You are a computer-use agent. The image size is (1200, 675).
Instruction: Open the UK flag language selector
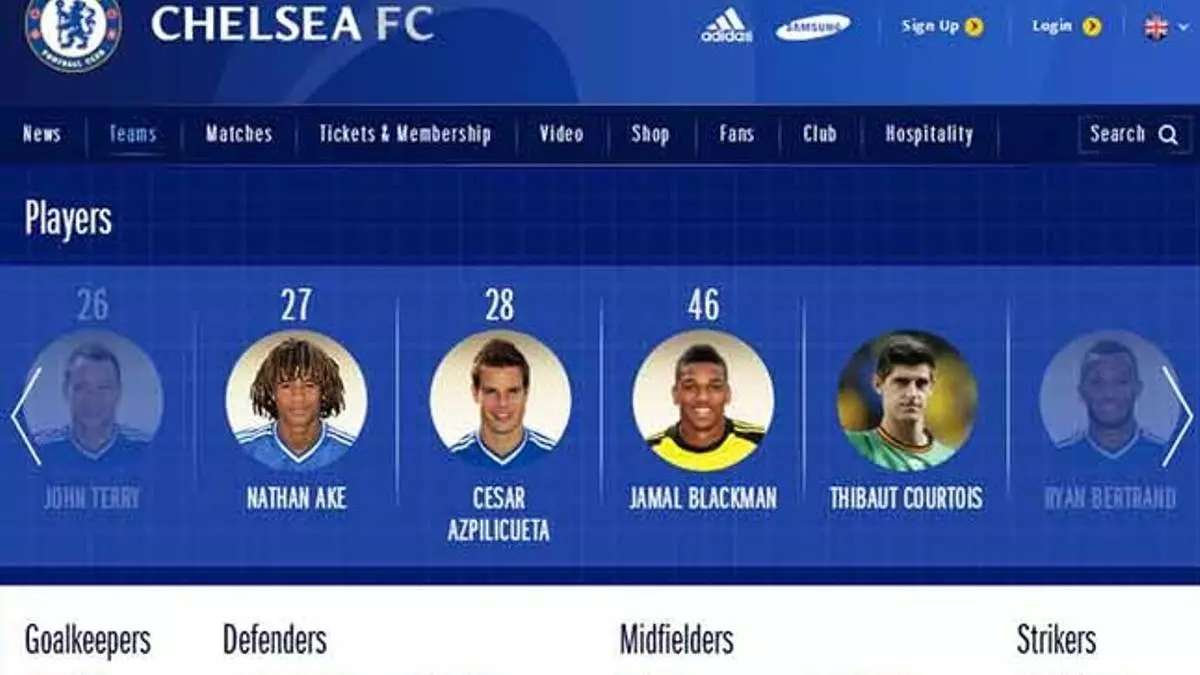click(x=1156, y=28)
